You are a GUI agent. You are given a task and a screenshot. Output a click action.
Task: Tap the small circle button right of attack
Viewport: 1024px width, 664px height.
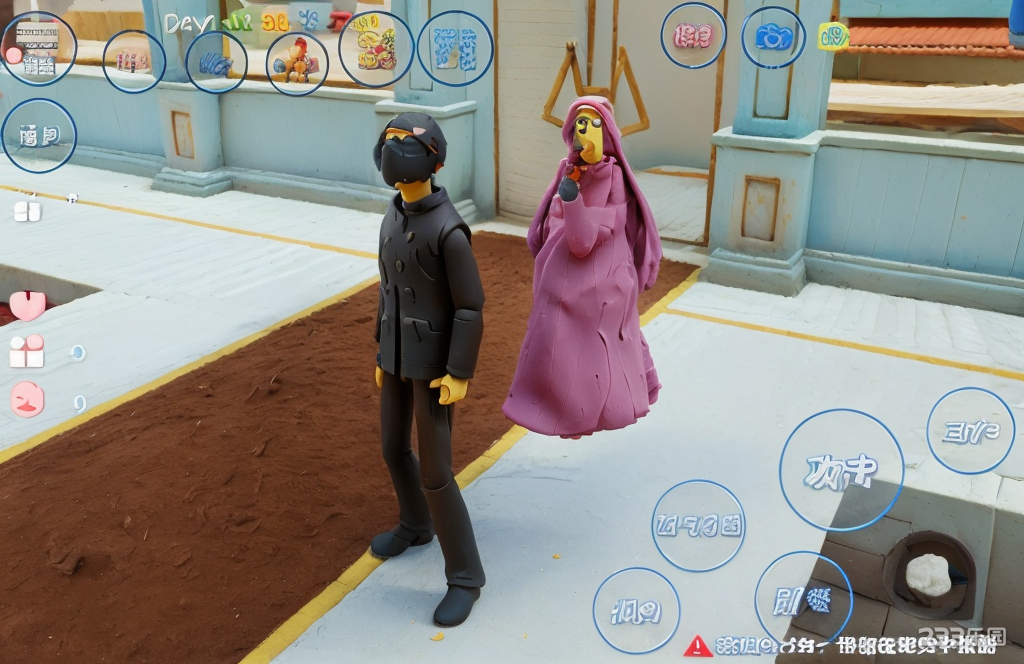click(970, 431)
